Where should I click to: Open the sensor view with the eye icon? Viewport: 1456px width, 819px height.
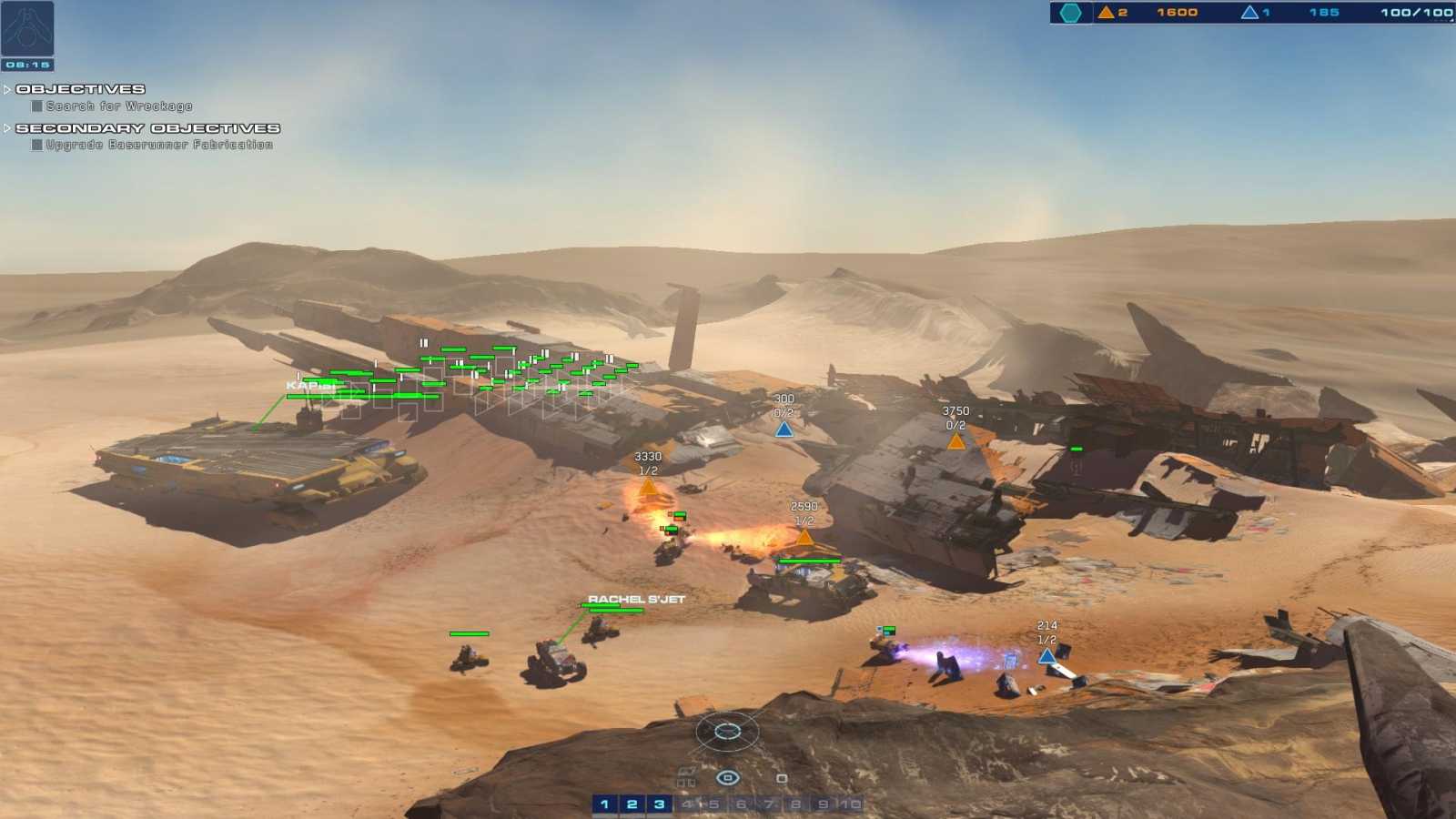(x=727, y=777)
